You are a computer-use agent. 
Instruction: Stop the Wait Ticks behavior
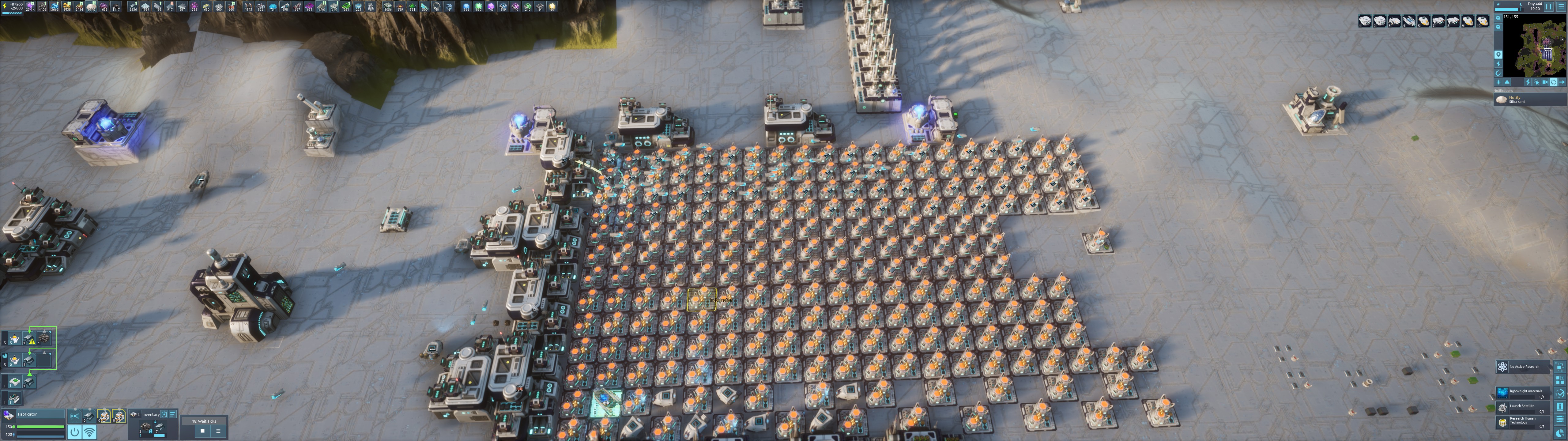coord(203,431)
